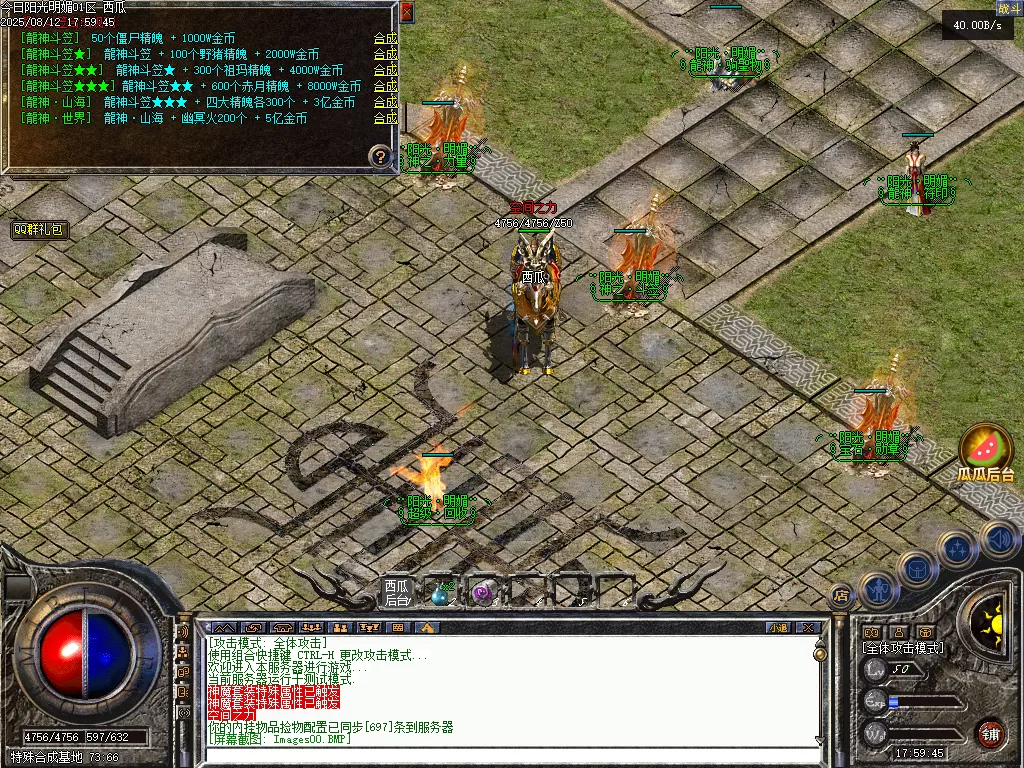Viewport: 1024px width, 768px height.
Task: Toggle the sound speaker button
Action: 999,539
